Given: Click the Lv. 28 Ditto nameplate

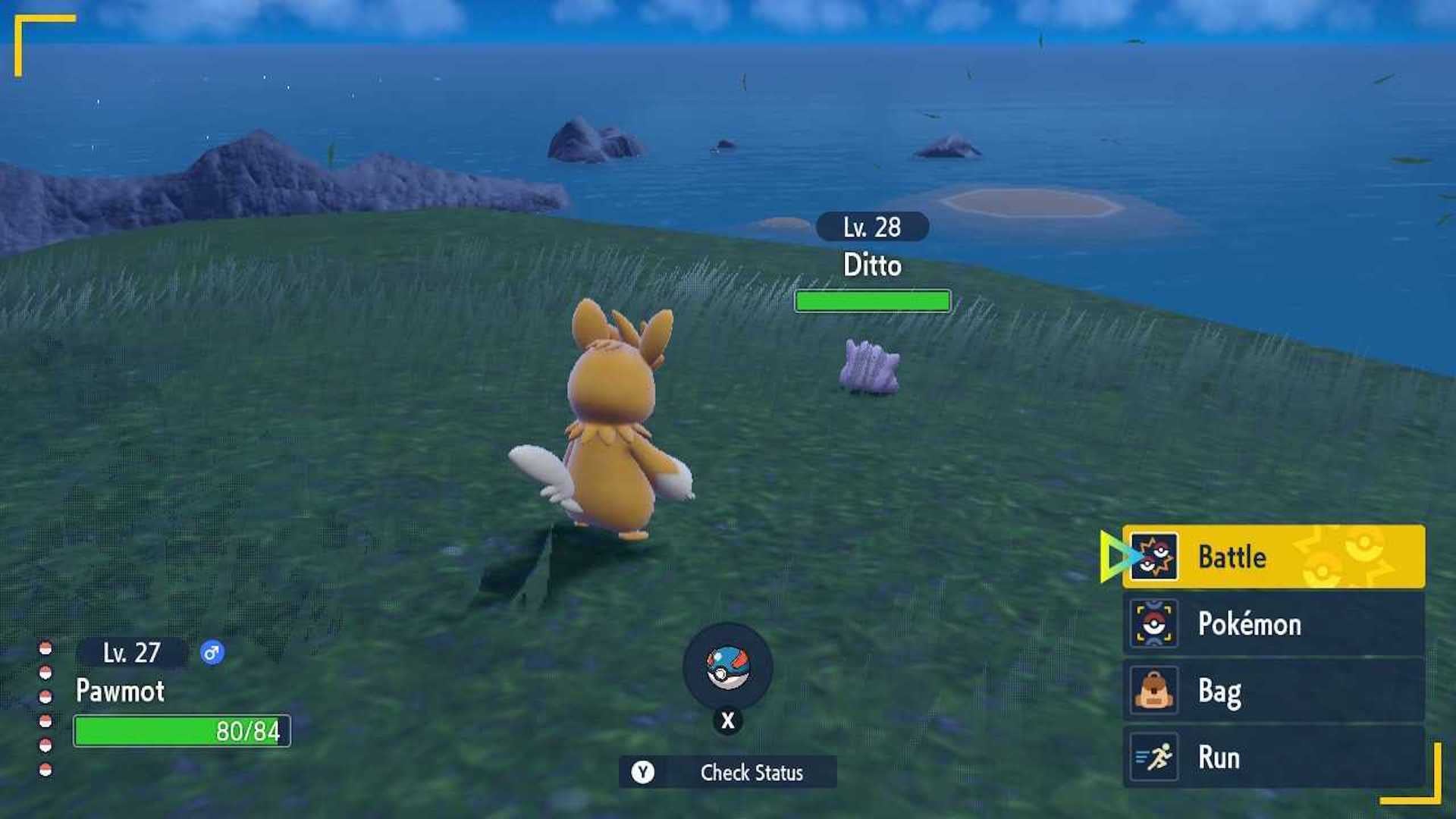Looking at the screenshot, I should coord(872,226).
